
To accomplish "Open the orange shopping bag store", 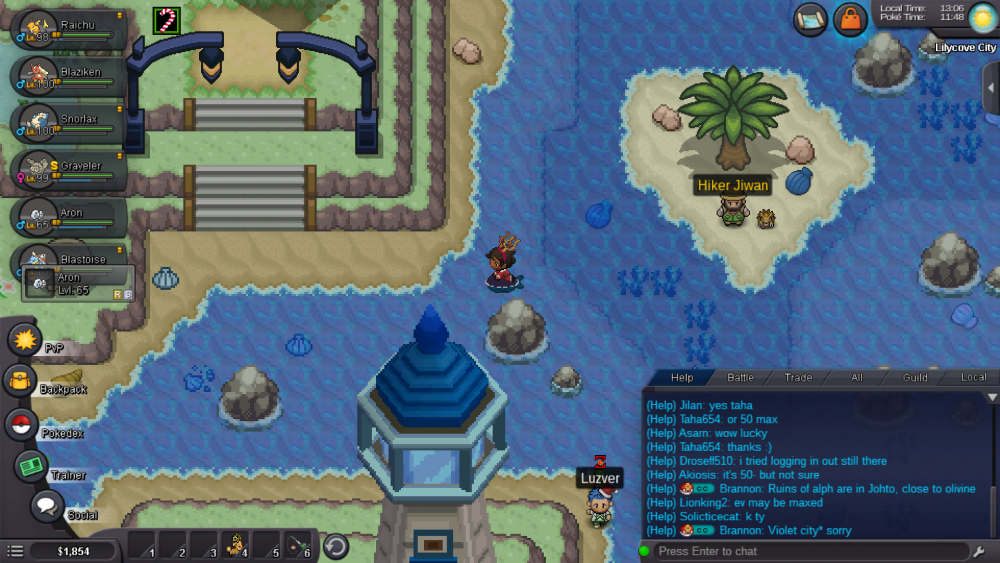I will pos(850,19).
